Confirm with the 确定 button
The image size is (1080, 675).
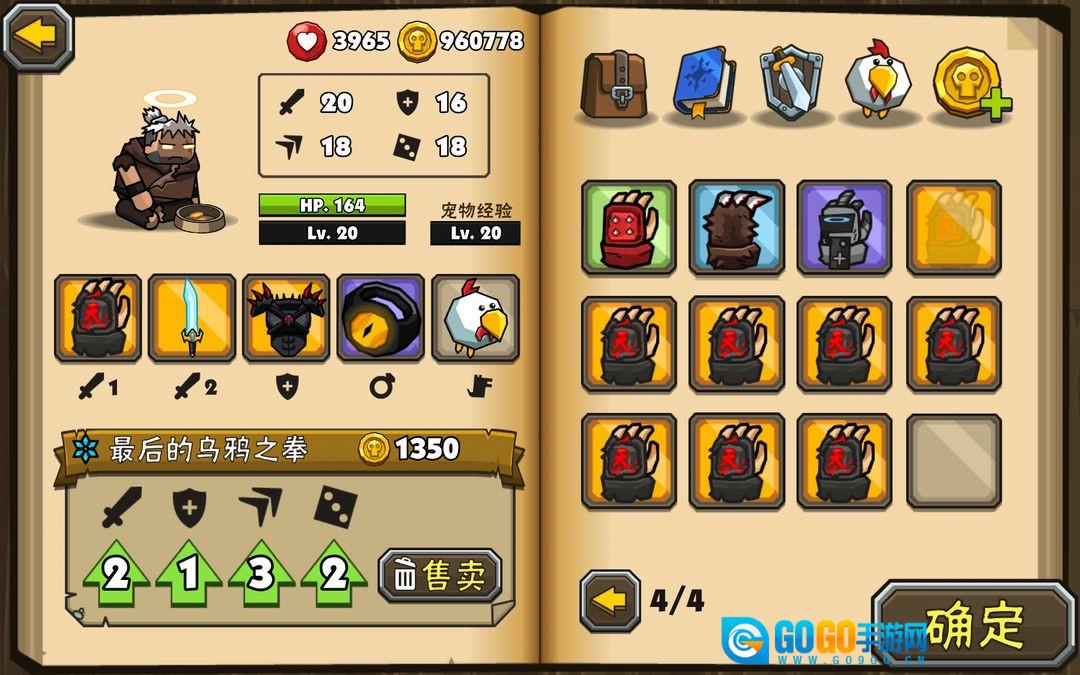pos(974,626)
